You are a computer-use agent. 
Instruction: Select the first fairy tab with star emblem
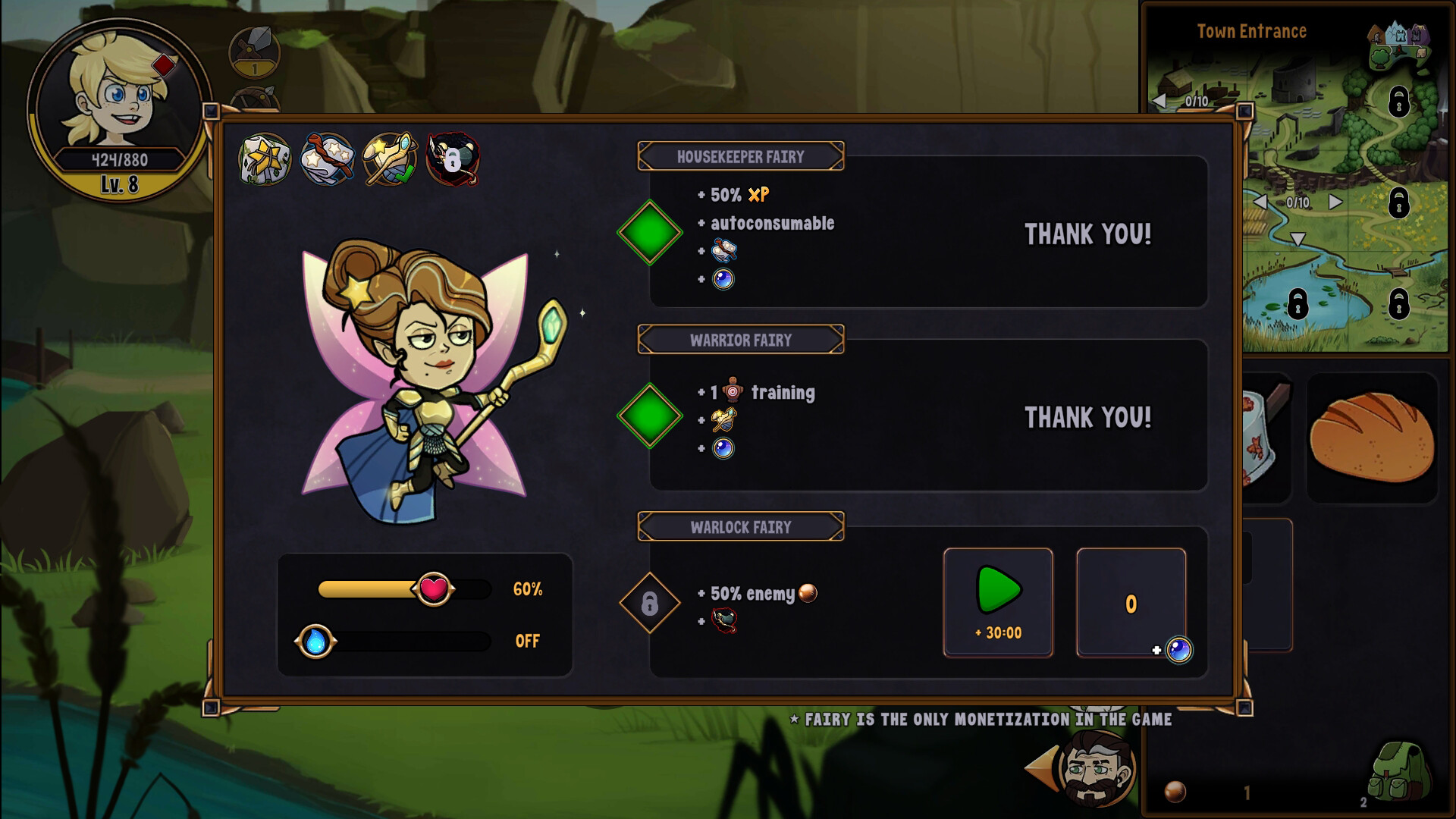pos(265,159)
